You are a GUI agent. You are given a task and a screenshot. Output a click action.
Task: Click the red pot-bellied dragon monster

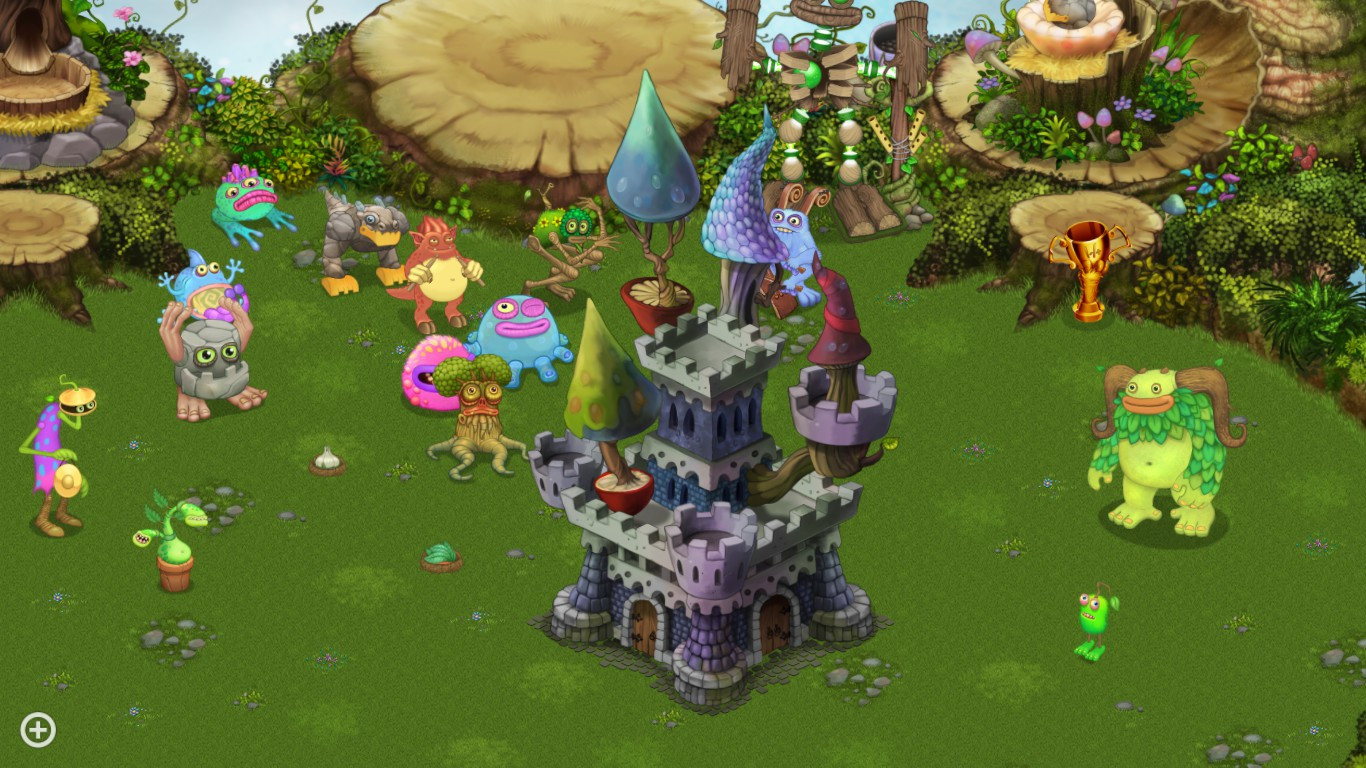tap(440, 265)
